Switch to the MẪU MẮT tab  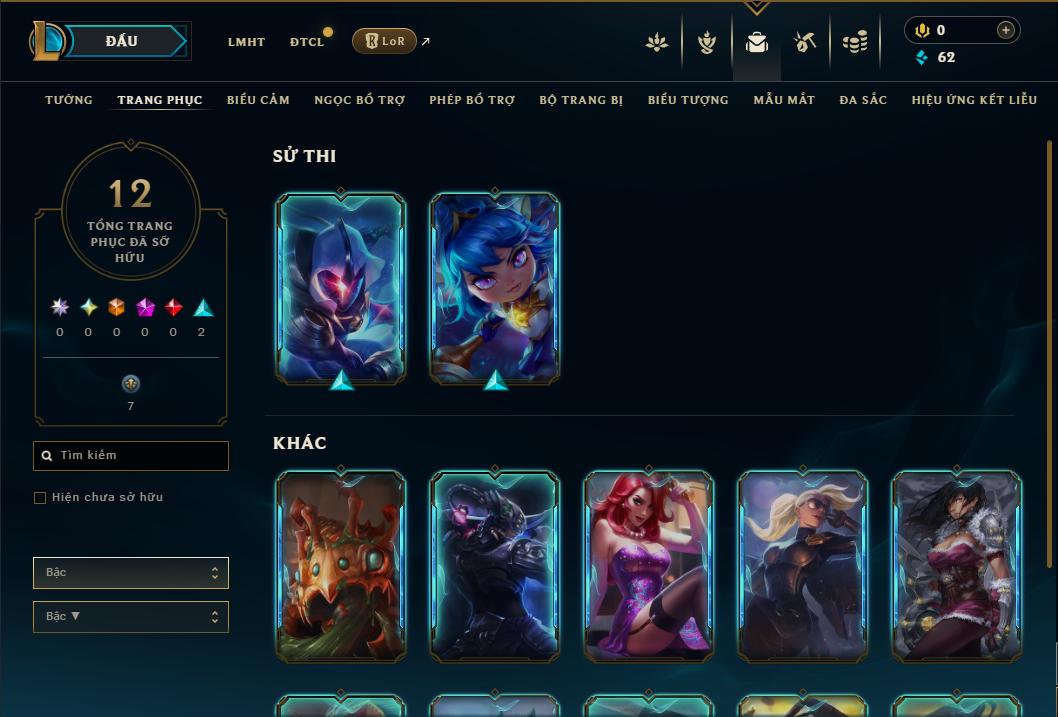pyautogui.click(x=784, y=100)
